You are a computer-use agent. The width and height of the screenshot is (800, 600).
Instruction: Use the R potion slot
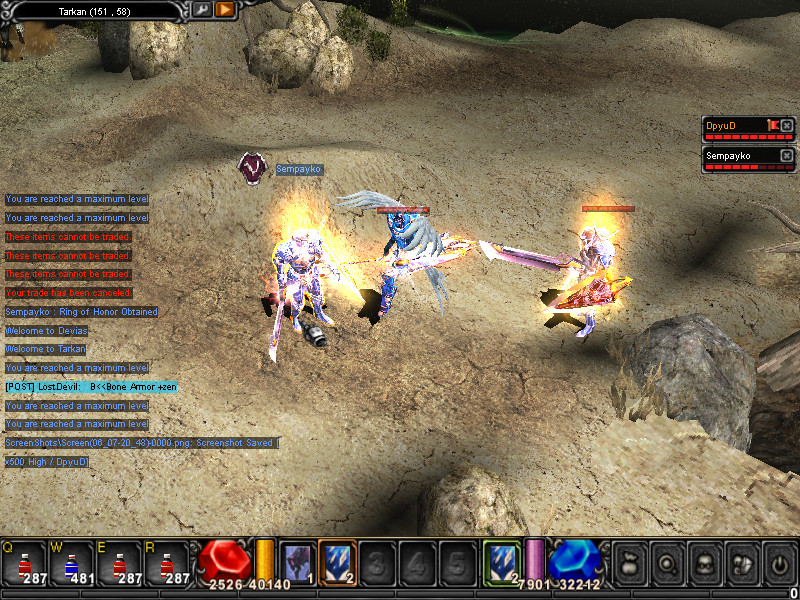click(166, 564)
